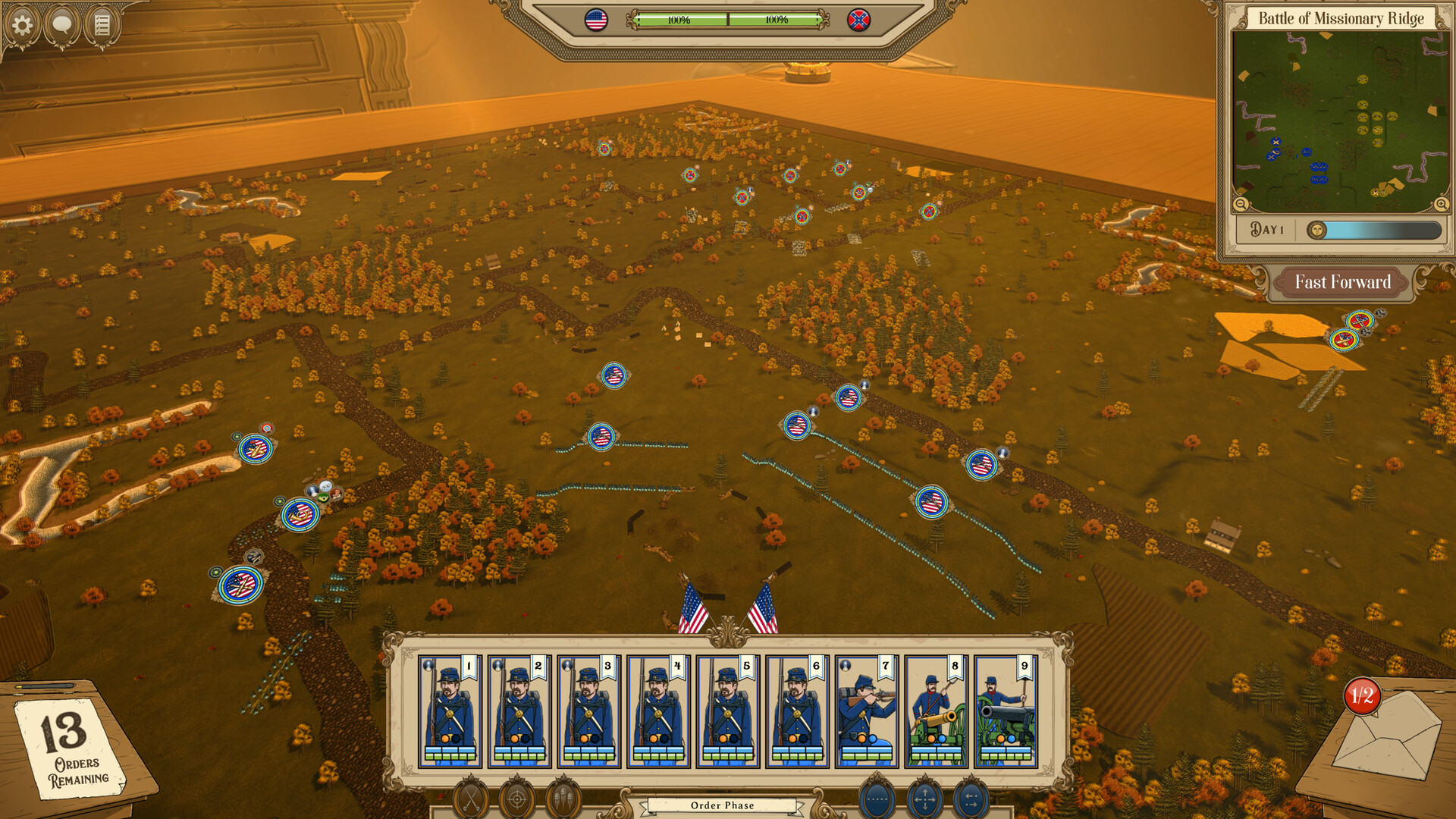Click the minimap zoom-out magnifier icon

click(1241, 205)
